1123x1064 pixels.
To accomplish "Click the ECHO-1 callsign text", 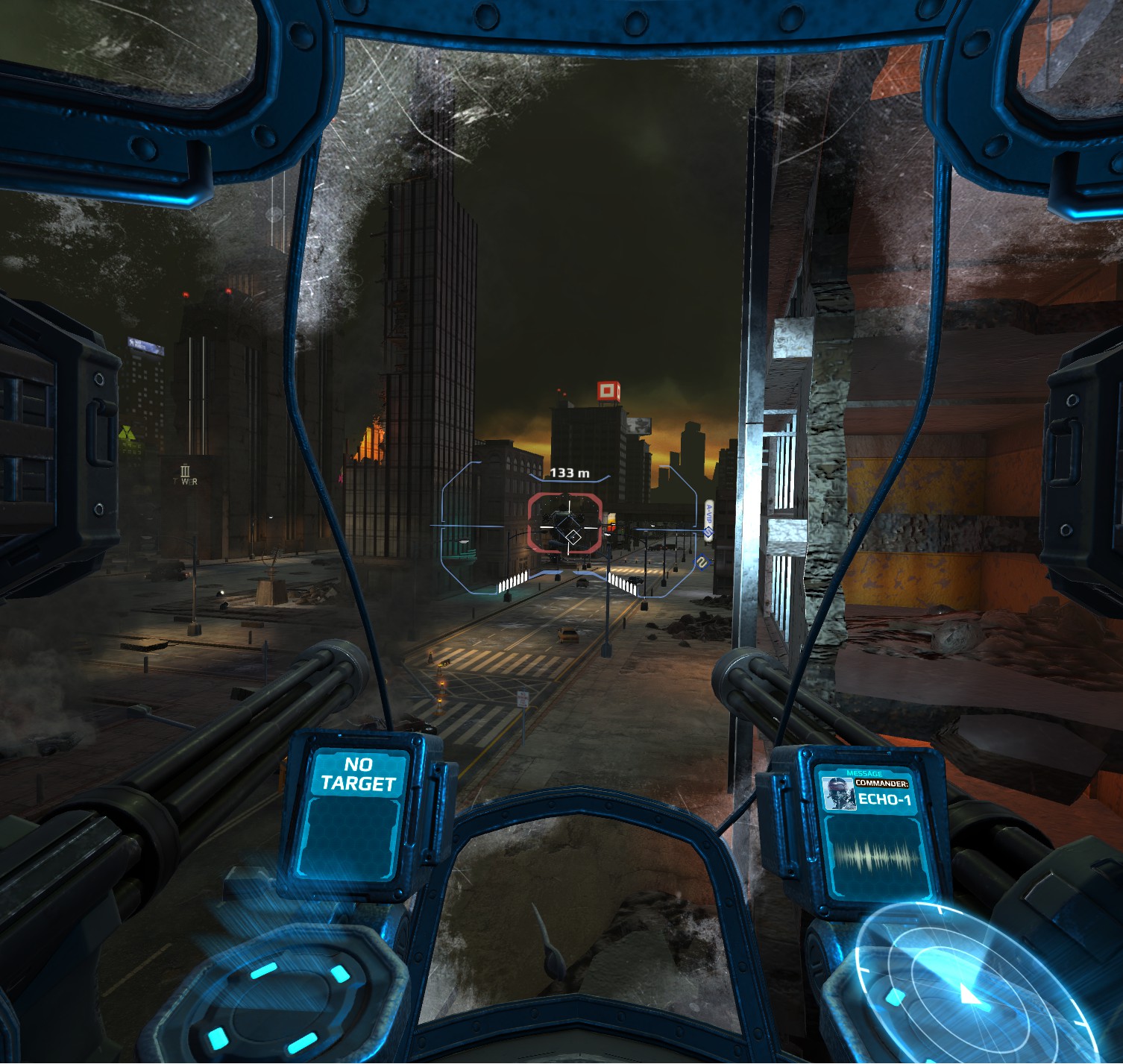I will point(885,799).
